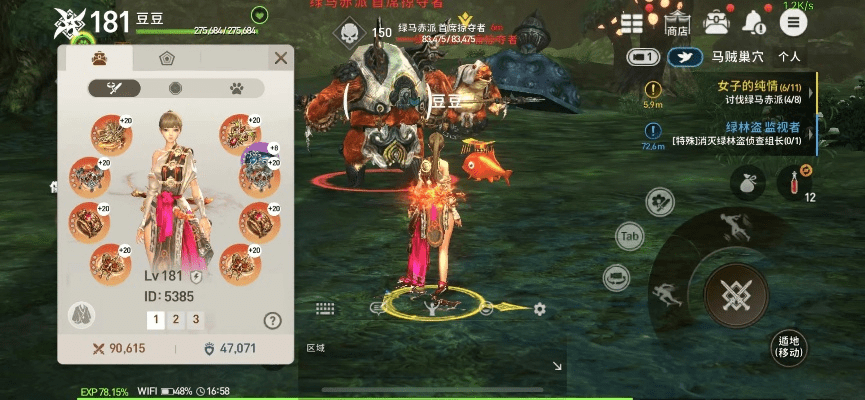This screenshot has height=400, width=865.
Task: Choose equipment preset 3
Action: [196, 320]
